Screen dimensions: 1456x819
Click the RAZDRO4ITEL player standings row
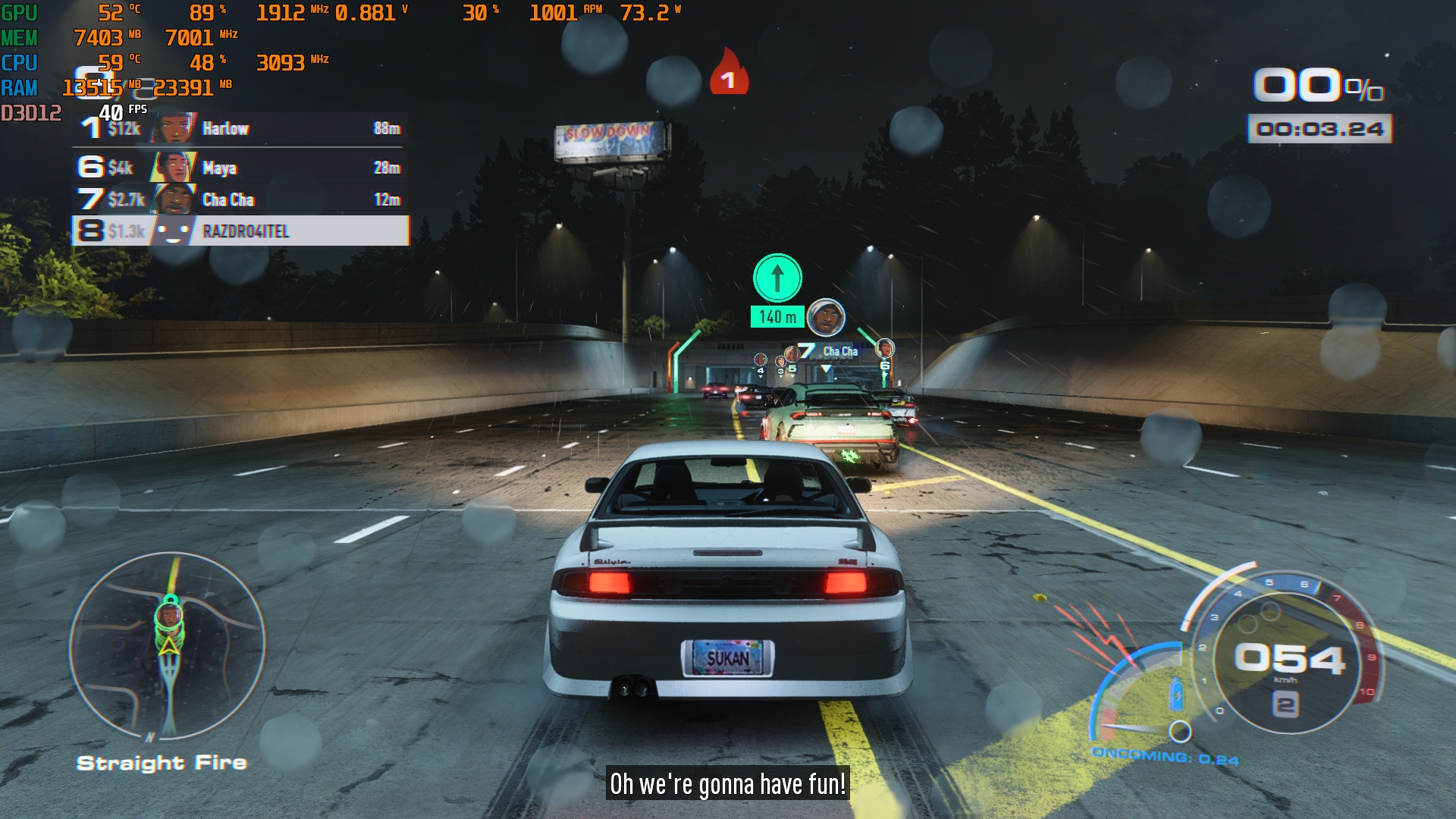click(241, 231)
